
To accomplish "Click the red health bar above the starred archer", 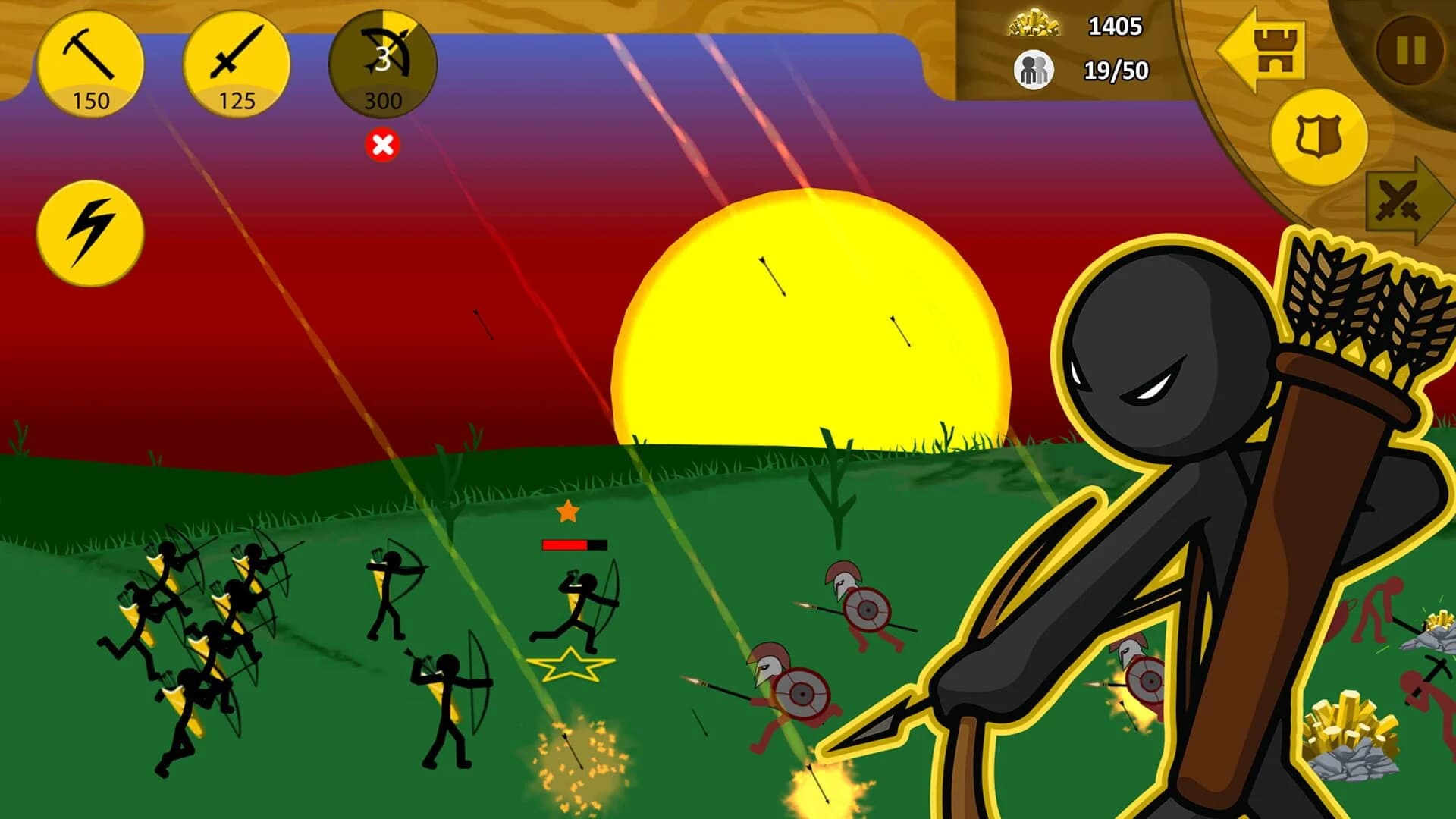I will point(573,543).
